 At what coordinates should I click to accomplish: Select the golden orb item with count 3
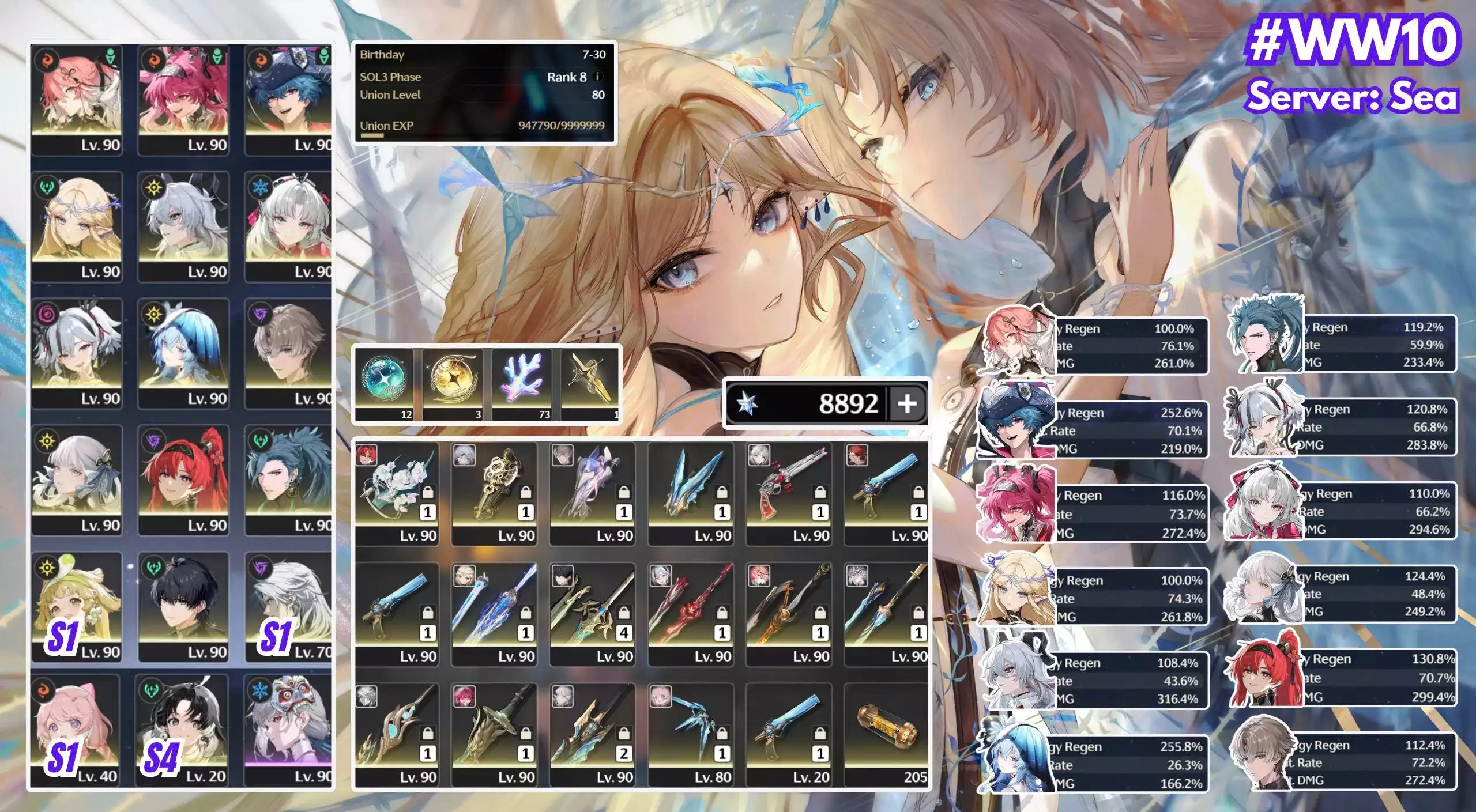coord(453,383)
